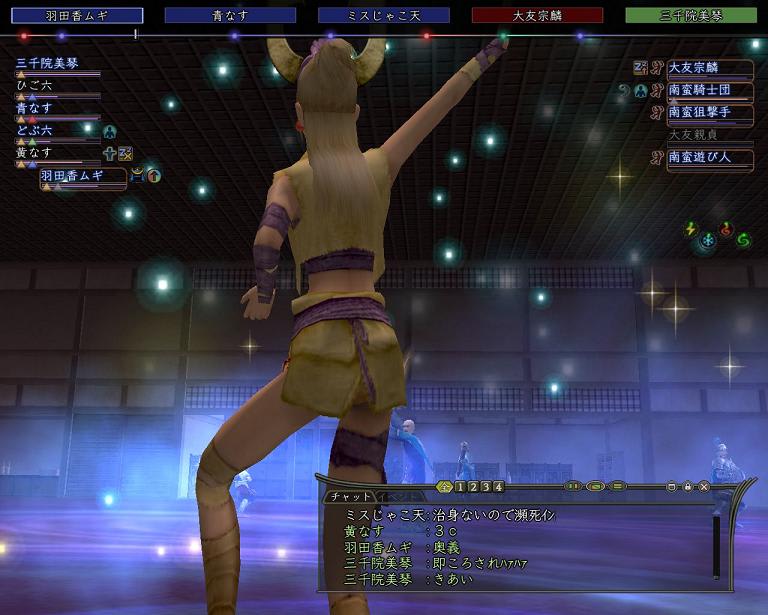Target enemy 南蛮狙撃手 in the enemy list
This screenshot has height=615, width=768.
(x=709, y=112)
